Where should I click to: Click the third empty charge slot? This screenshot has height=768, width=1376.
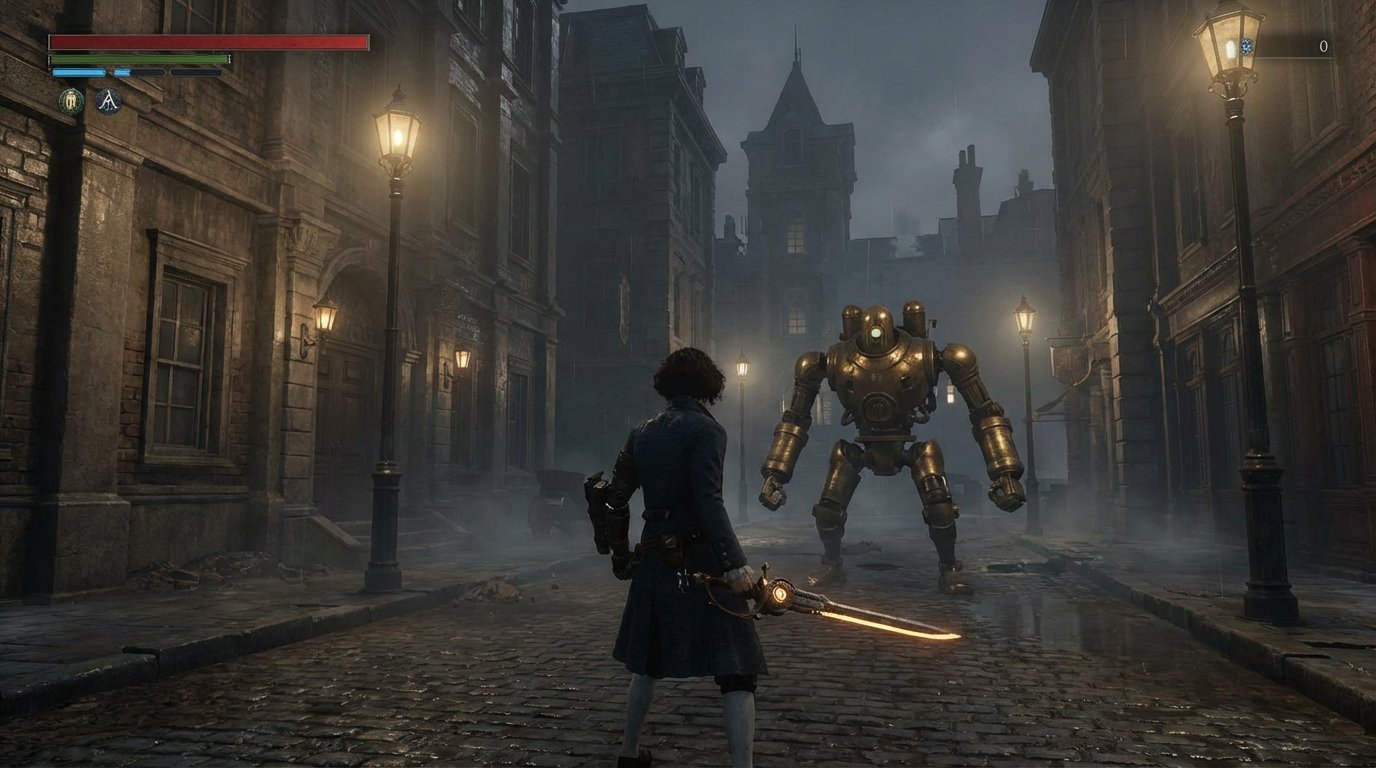pyautogui.click(x=150, y=72)
